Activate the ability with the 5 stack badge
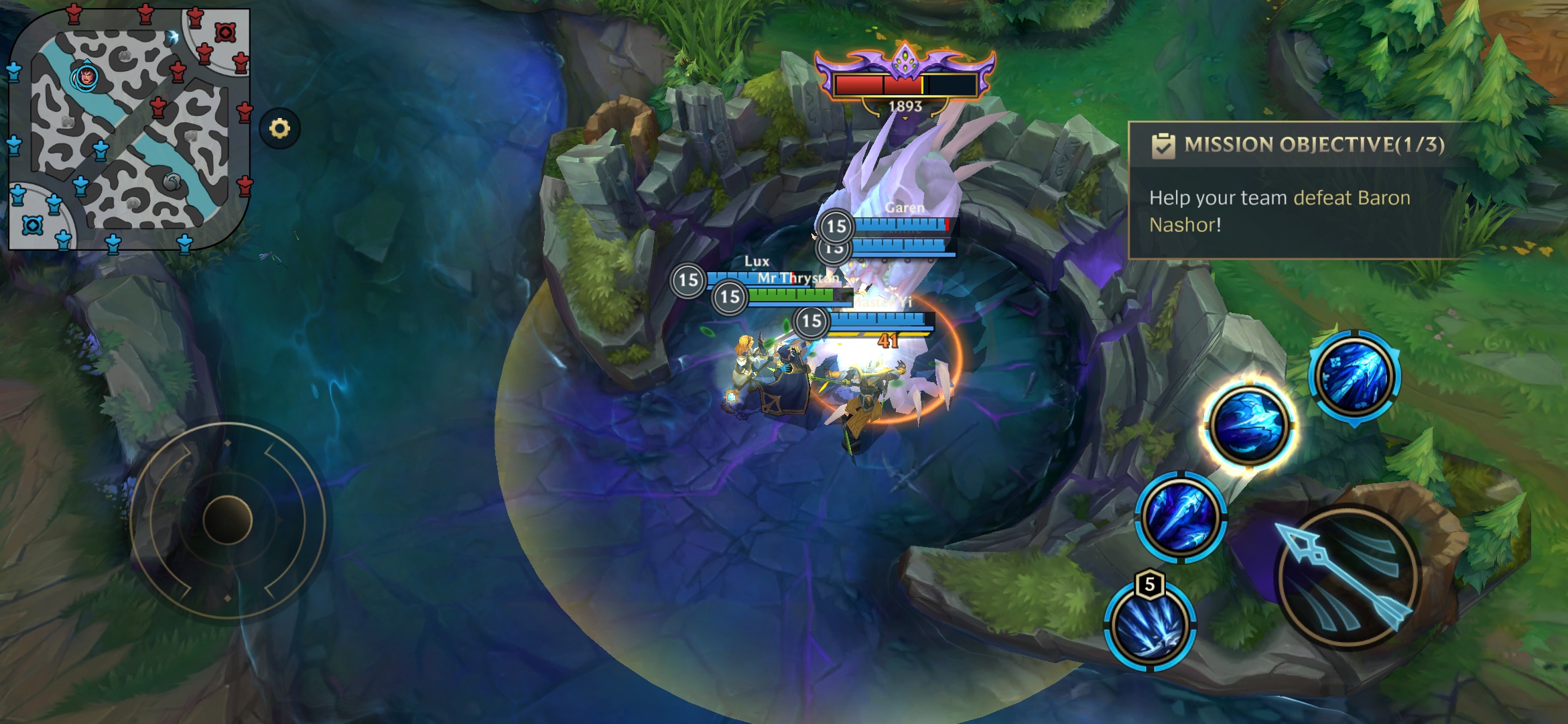The image size is (1568, 724). [1149, 625]
